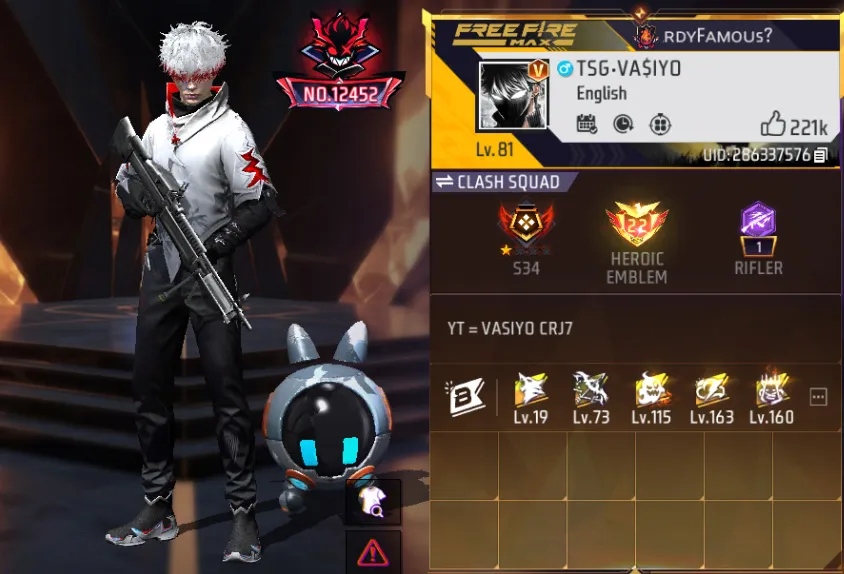Image resolution: width=844 pixels, height=574 pixels.
Task: Expand more badges with the ellipsis button
Action: pyautogui.click(x=818, y=397)
